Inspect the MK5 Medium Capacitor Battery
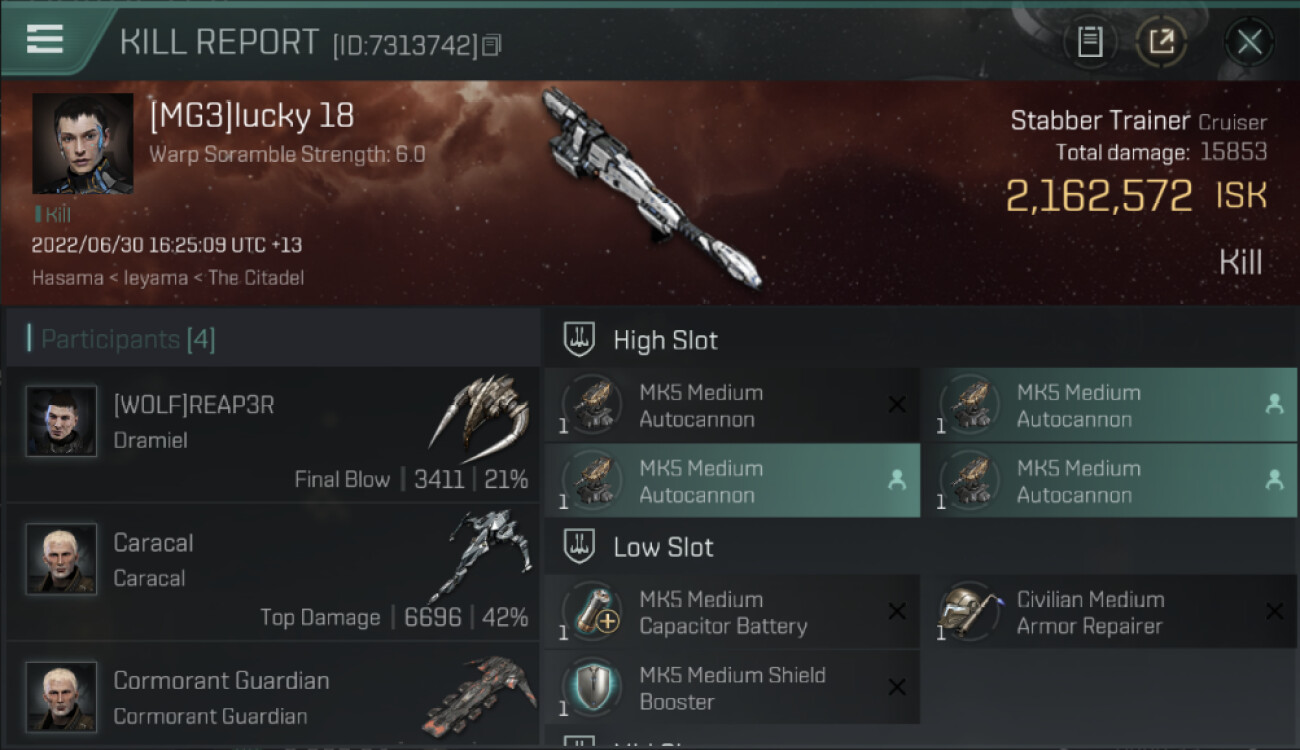This screenshot has width=1300, height=750. (731, 612)
